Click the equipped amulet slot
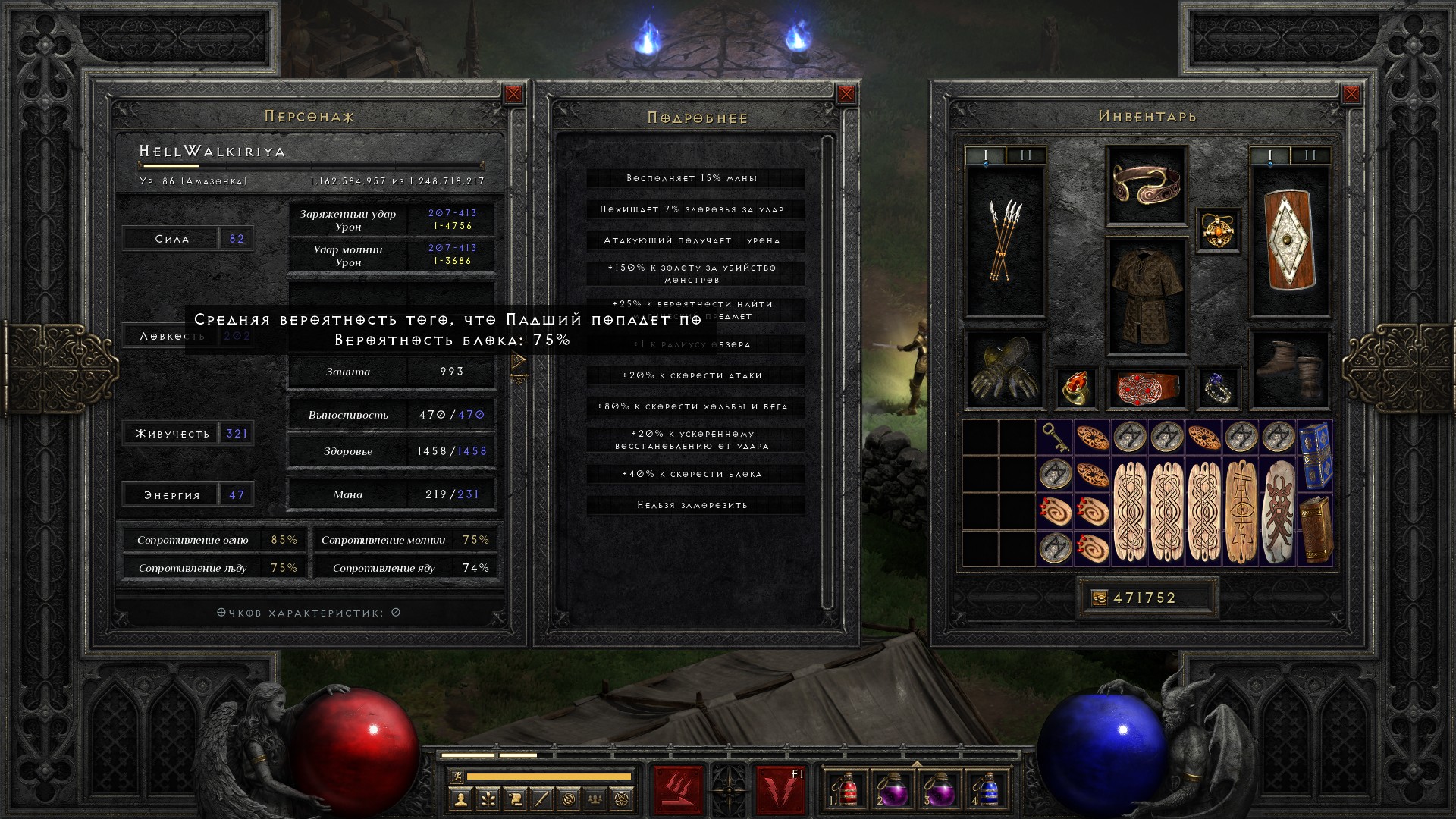The height and width of the screenshot is (819, 1456). point(1218,230)
